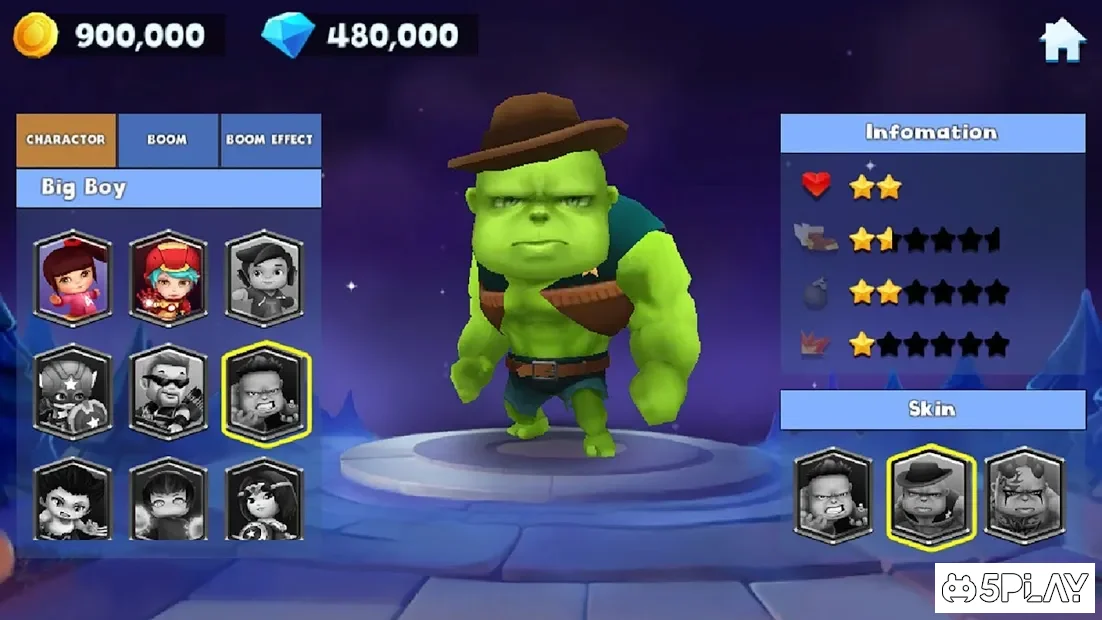Click the 5Play watermark logo
Image resolution: width=1102 pixels, height=620 pixels.
click(1015, 588)
